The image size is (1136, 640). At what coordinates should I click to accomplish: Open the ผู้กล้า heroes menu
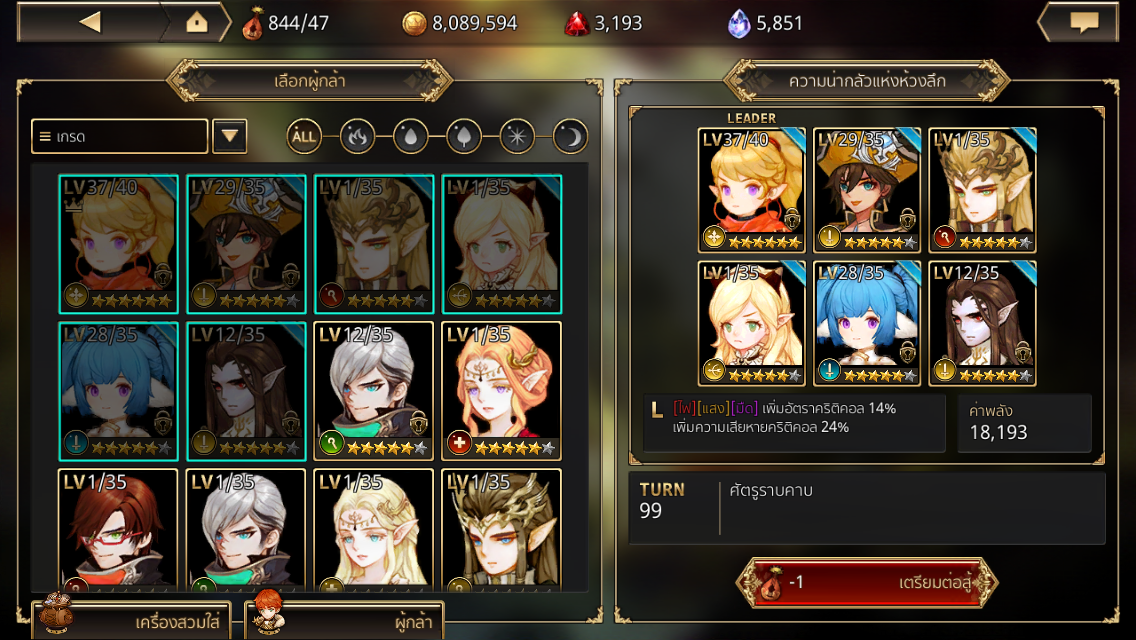coord(345,620)
